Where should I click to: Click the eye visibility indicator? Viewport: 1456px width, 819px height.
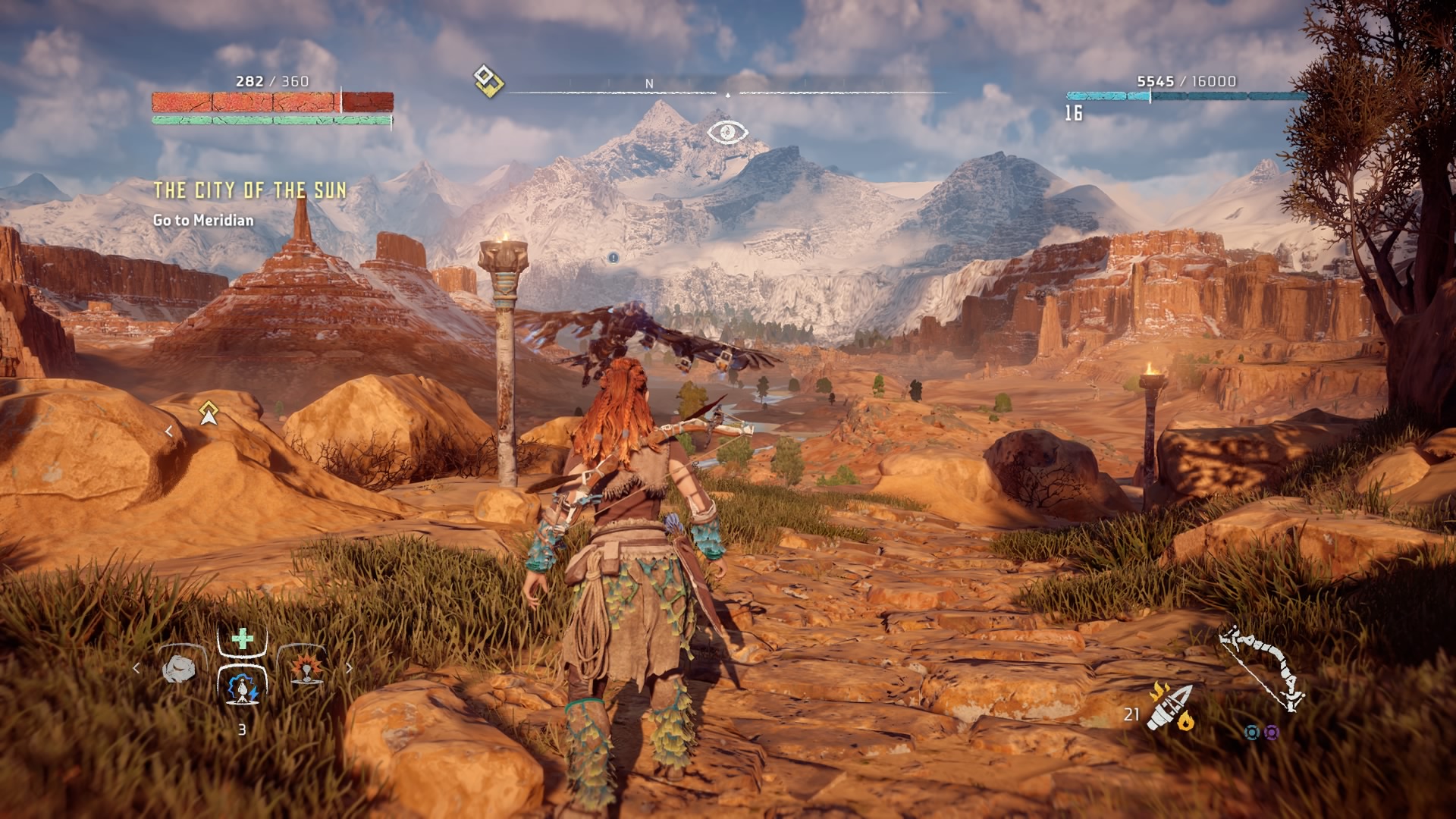pyautogui.click(x=727, y=133)
